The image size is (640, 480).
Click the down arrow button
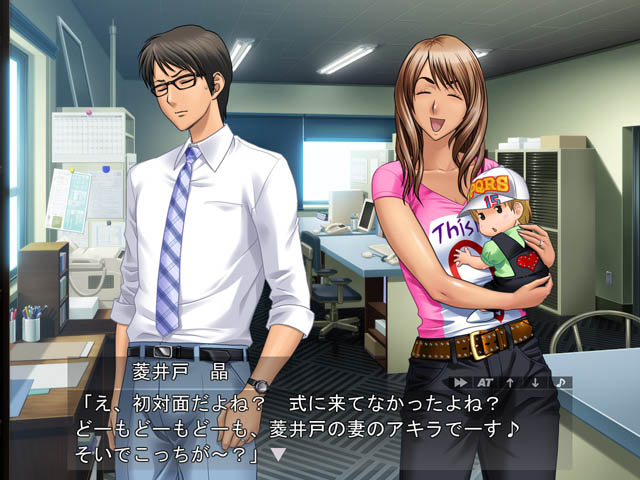(535, 382)
